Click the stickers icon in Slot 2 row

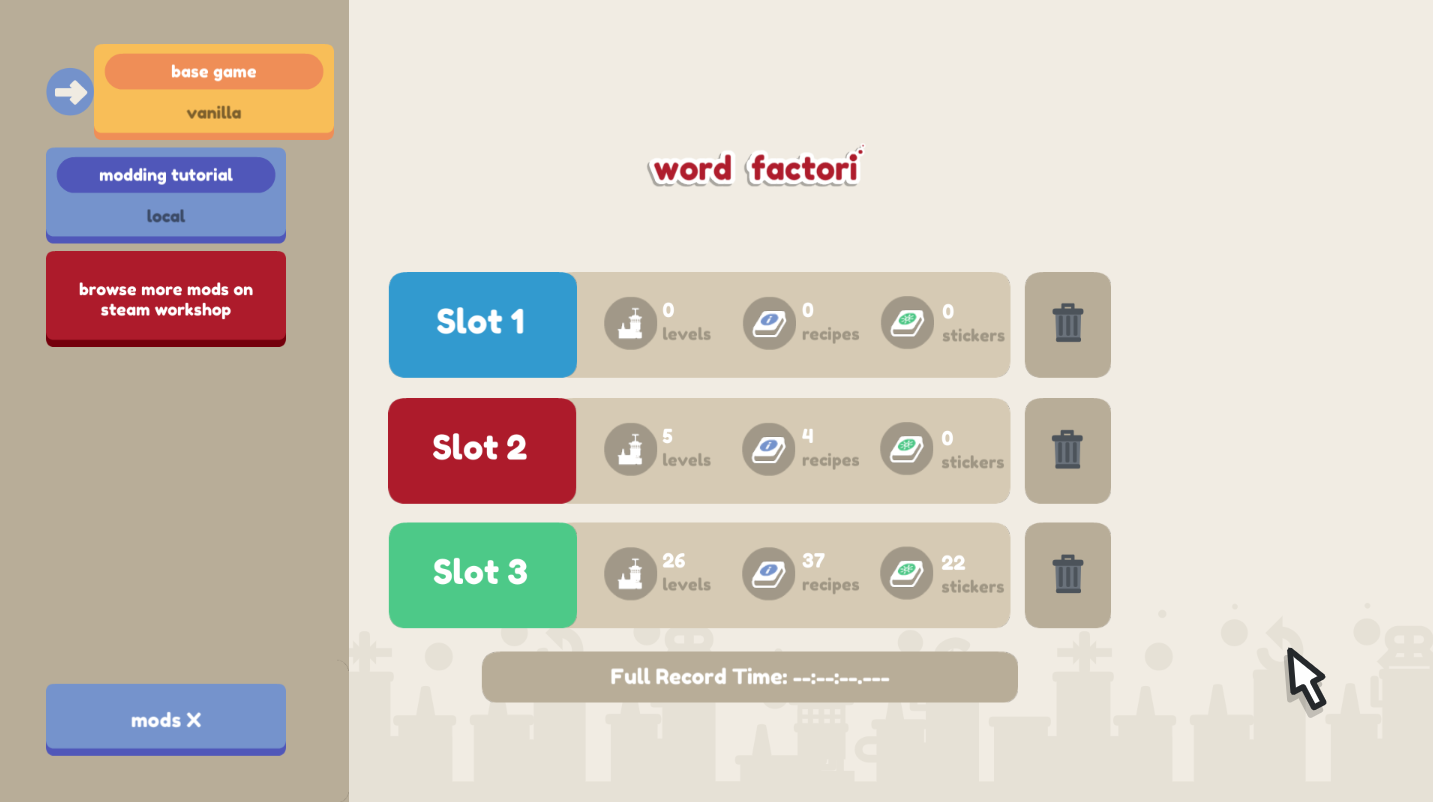coord(906,448)
